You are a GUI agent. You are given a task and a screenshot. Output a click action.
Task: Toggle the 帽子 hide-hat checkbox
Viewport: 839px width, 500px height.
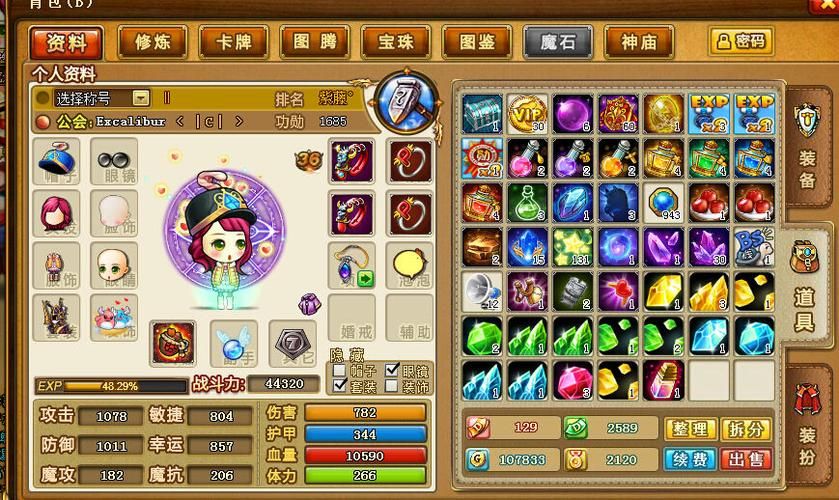(x=339, y=371)
